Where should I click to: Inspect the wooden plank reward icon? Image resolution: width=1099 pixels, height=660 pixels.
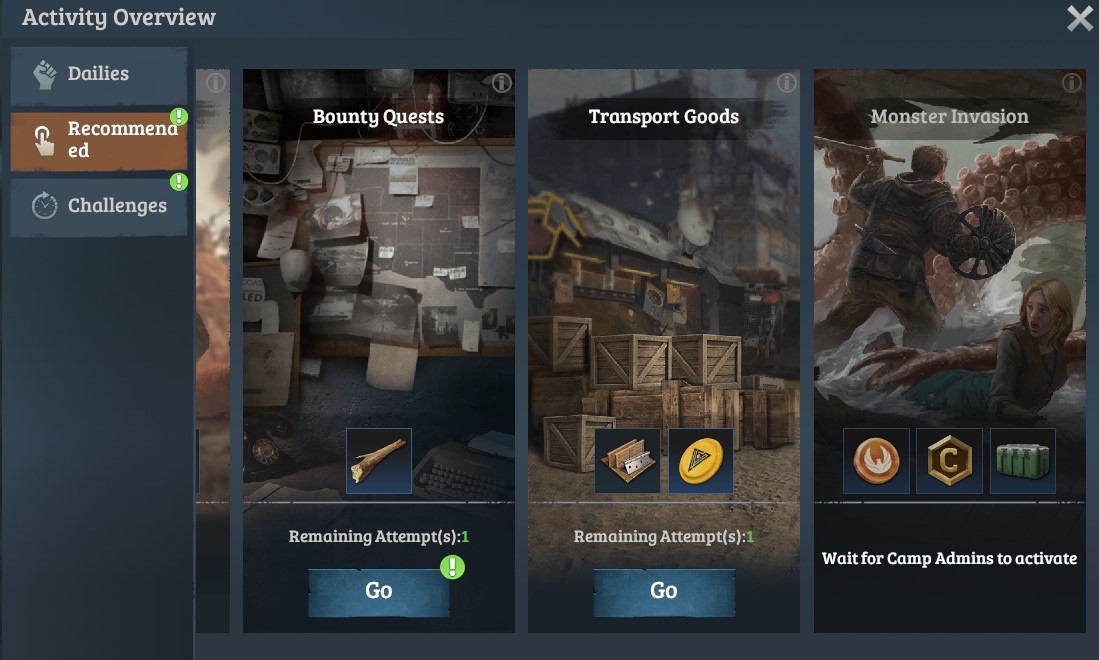[627, 461]
